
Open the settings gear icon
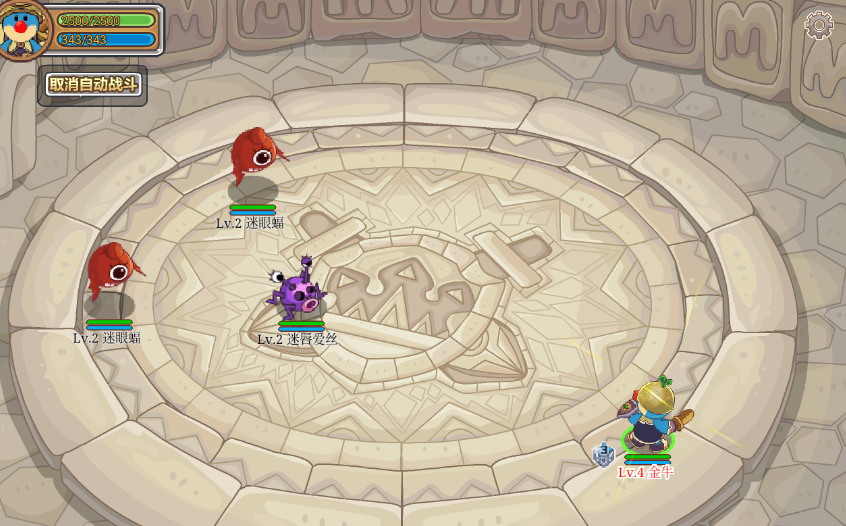tap(819, 26)
